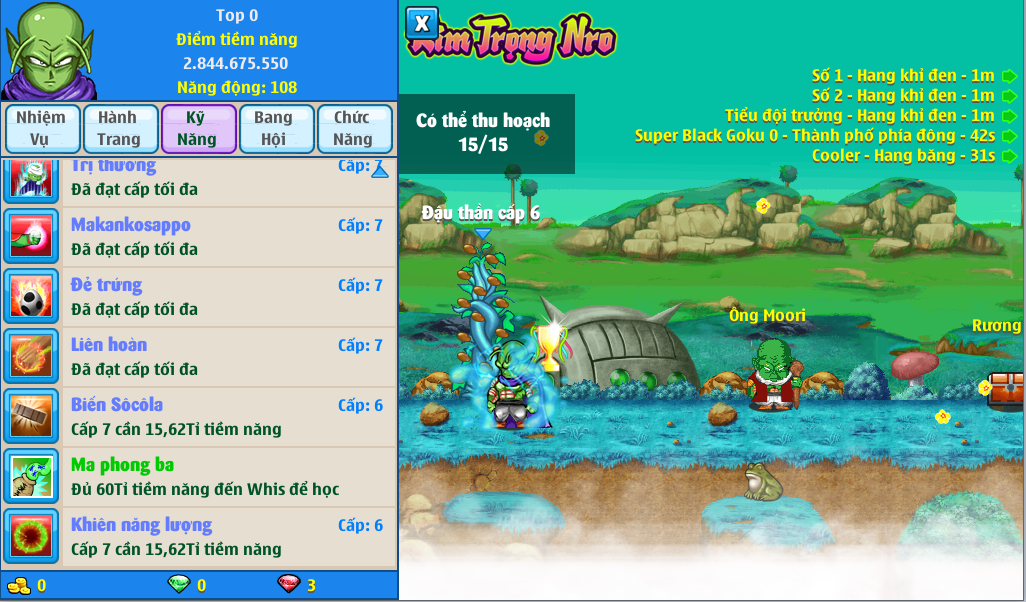This screenshot has width=1026, height=602.
Task: Close the panel with the X button
Action: (422, 23)
